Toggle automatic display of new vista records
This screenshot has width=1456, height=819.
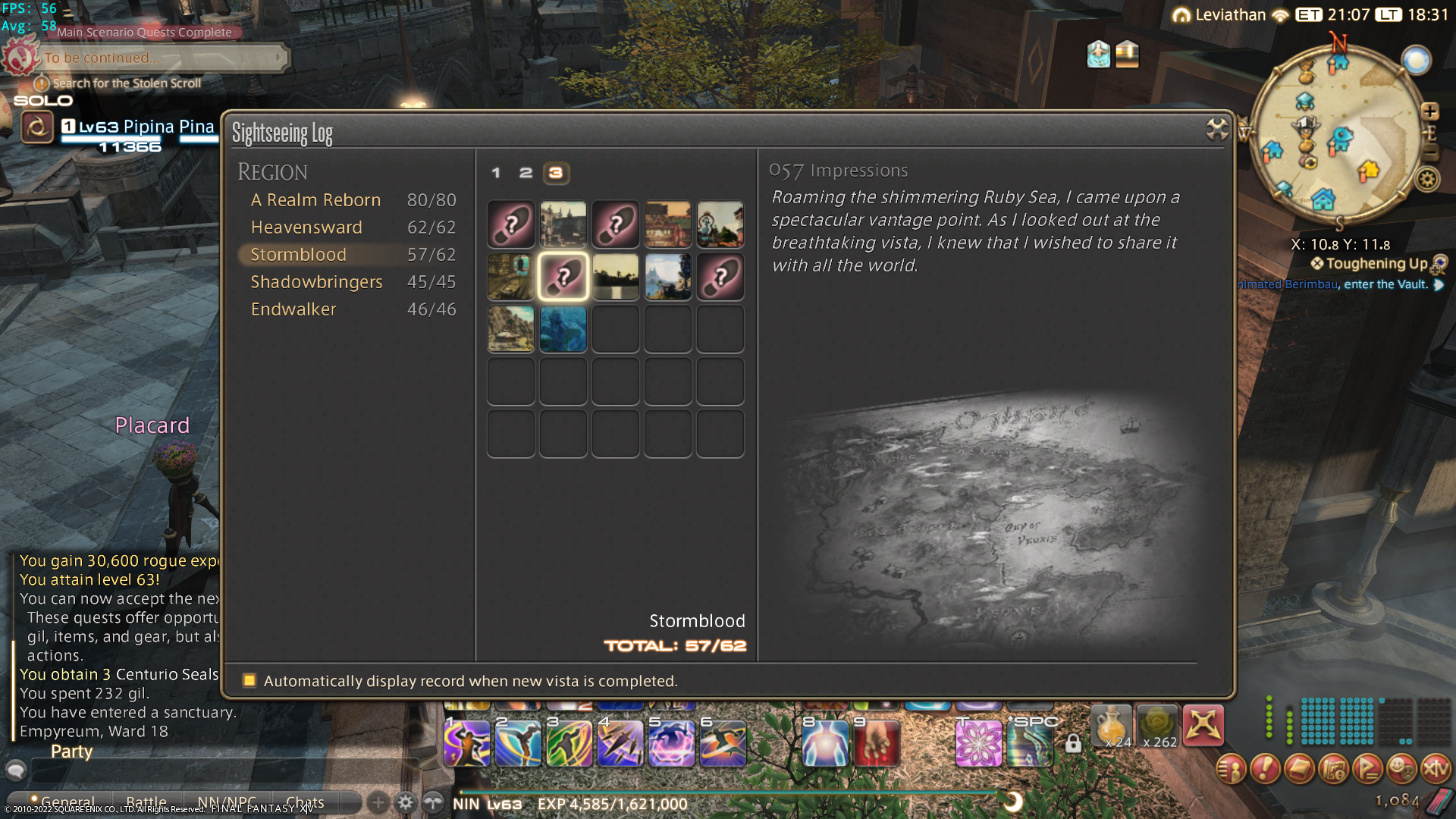coord(249,680)
